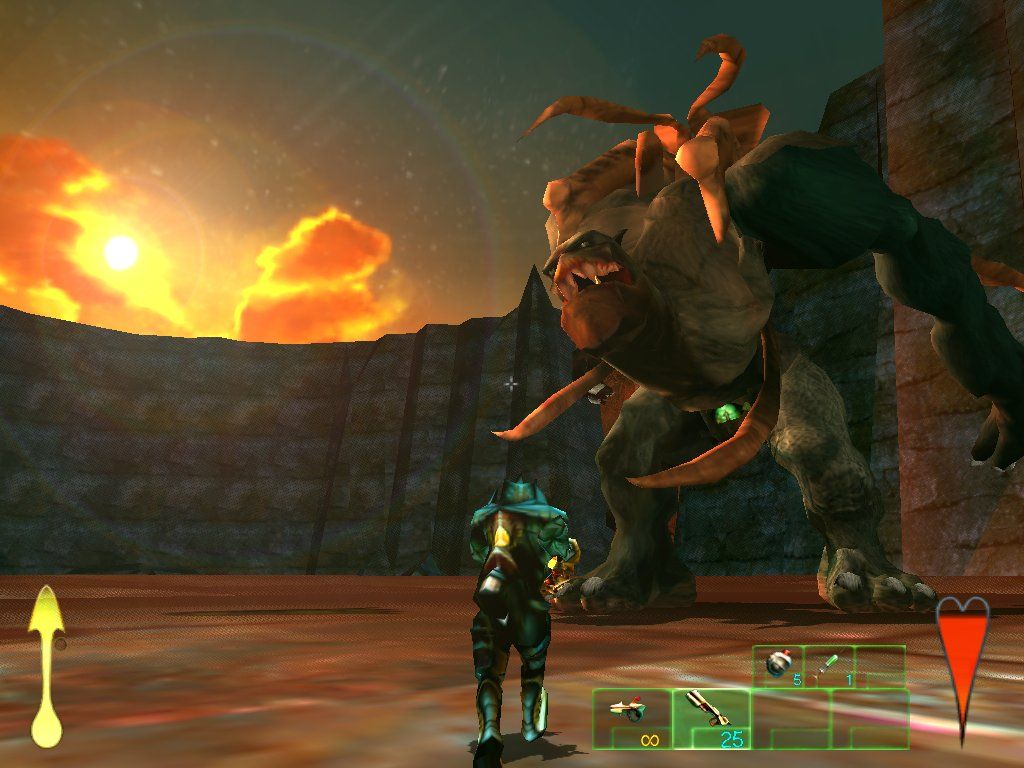The width and height of the screenshot is (1024, 768).
Task: Choose the shotgun weapon slot
Action: pyautogui.click(x=711, y=718)
